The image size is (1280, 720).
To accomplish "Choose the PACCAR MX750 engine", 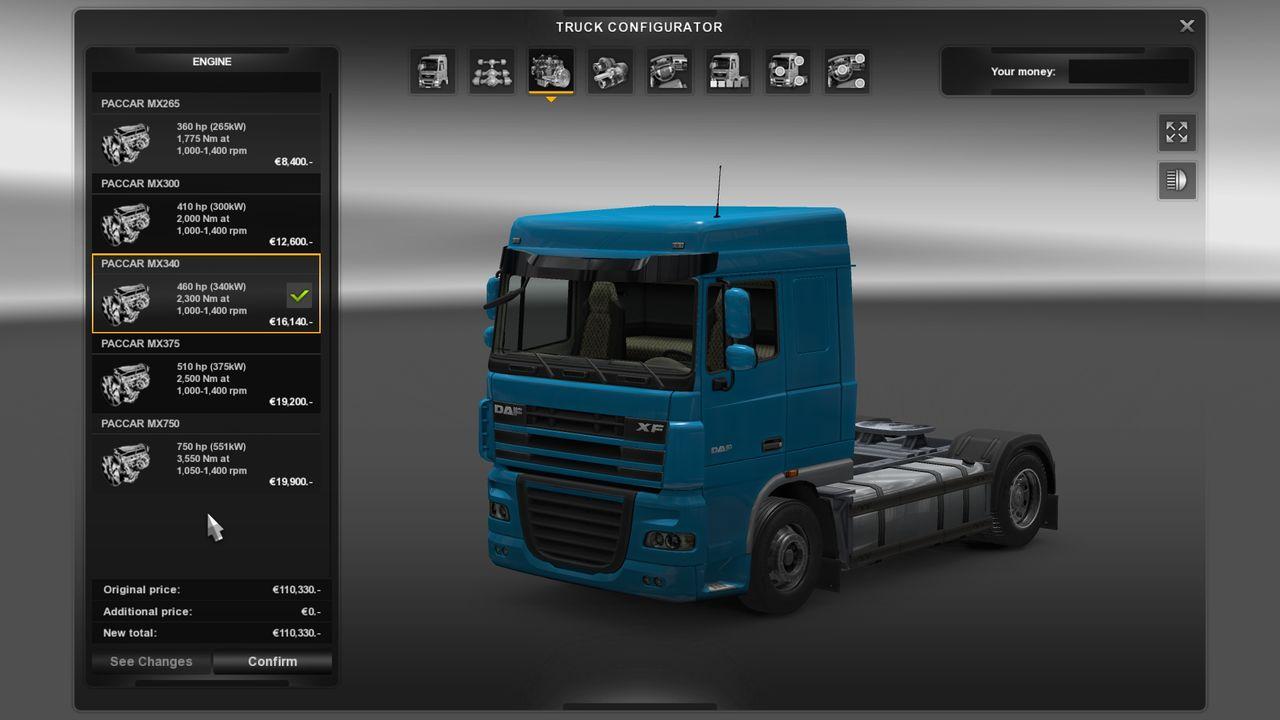I will [x=206, y=462].
